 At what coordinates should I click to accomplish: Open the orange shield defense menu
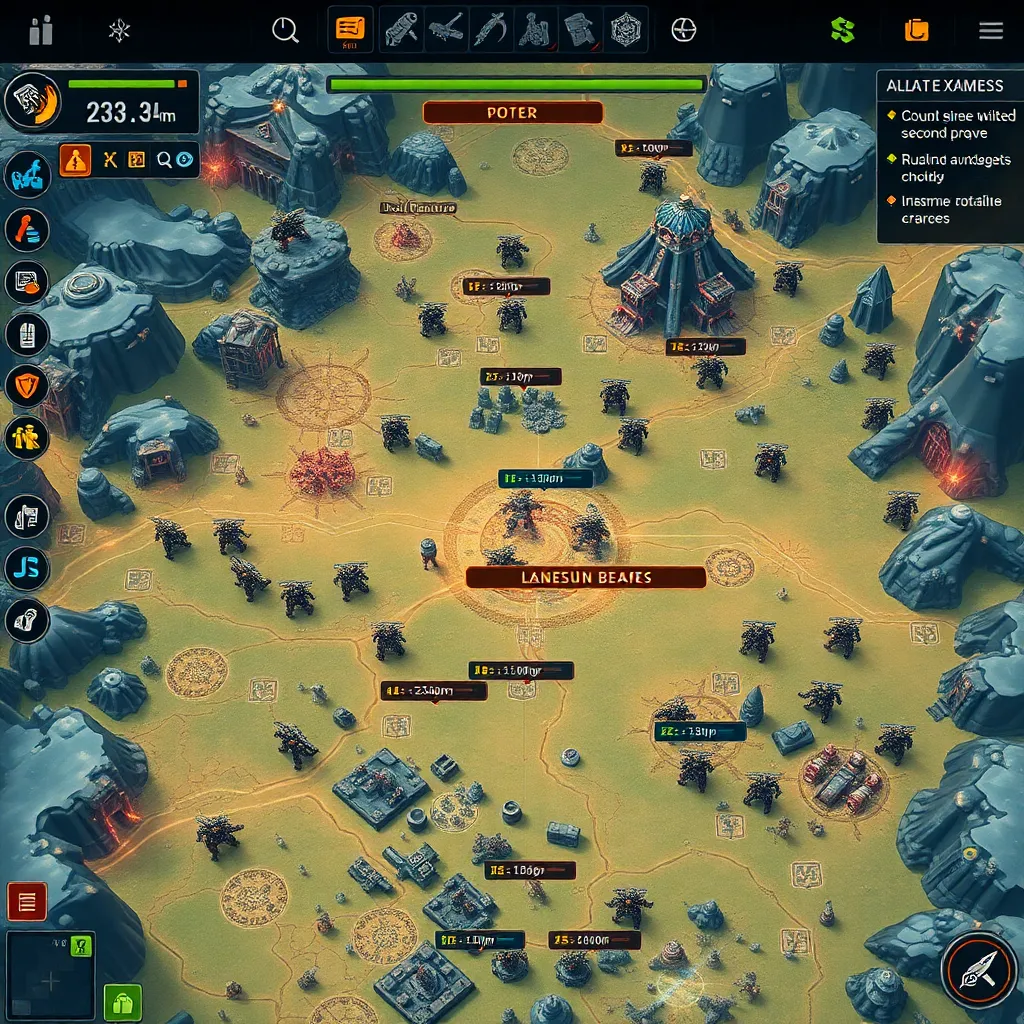tap(27, 385)
